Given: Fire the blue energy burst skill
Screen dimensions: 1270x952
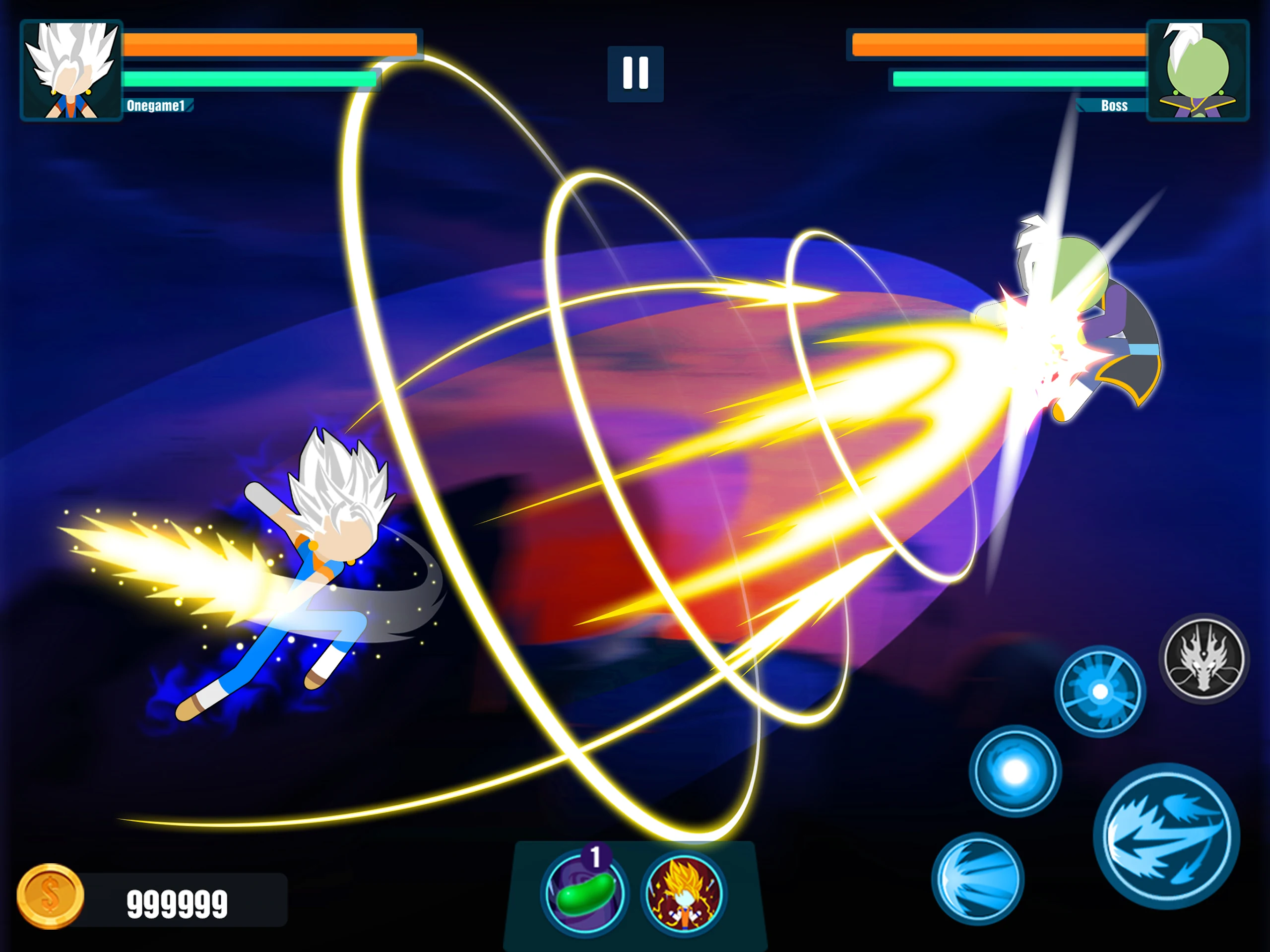Looking at the screenshot, I should pyautogui.click(x=1099, y=692).
